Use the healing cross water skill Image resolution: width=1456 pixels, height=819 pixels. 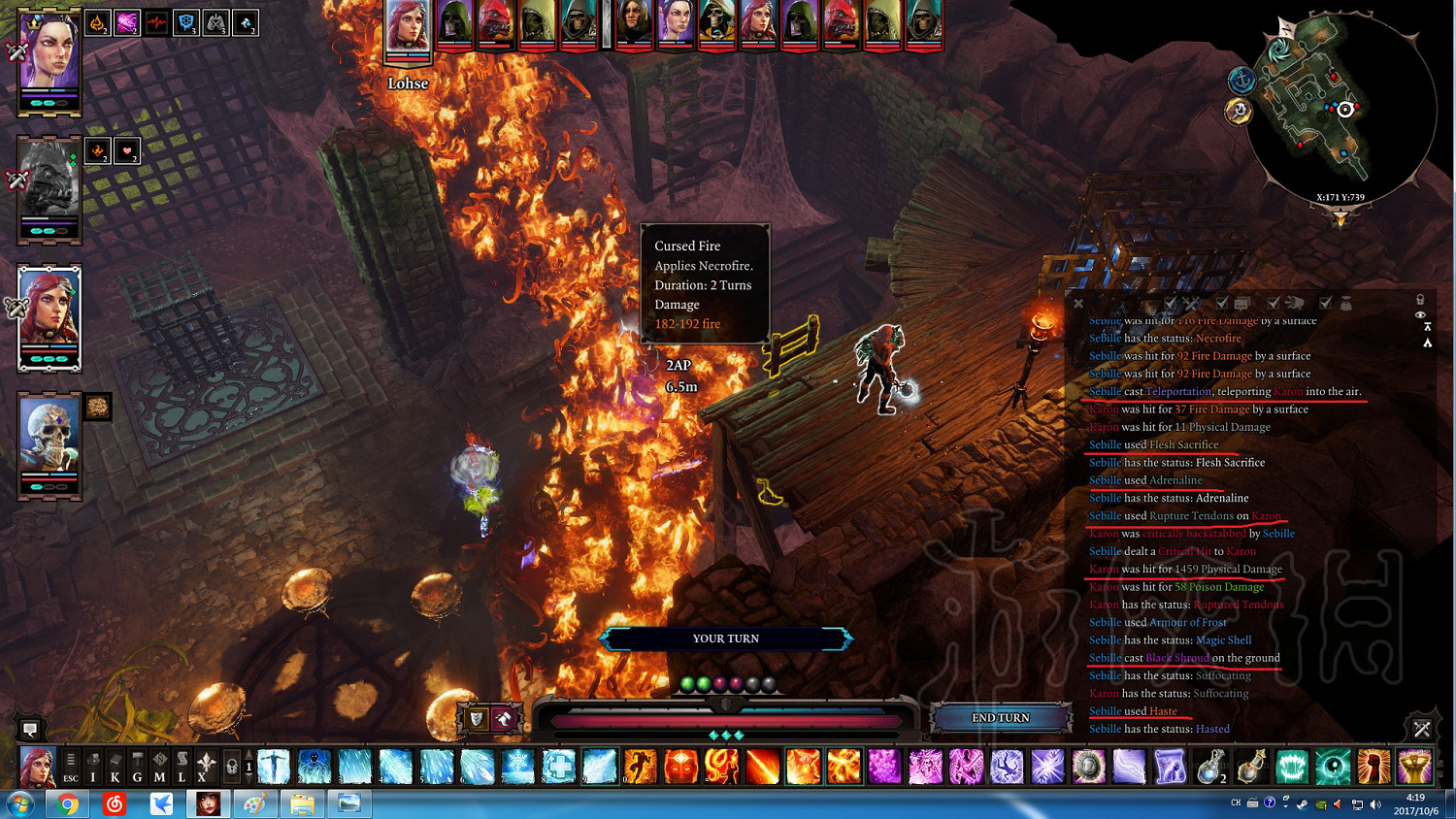point(558,767)
